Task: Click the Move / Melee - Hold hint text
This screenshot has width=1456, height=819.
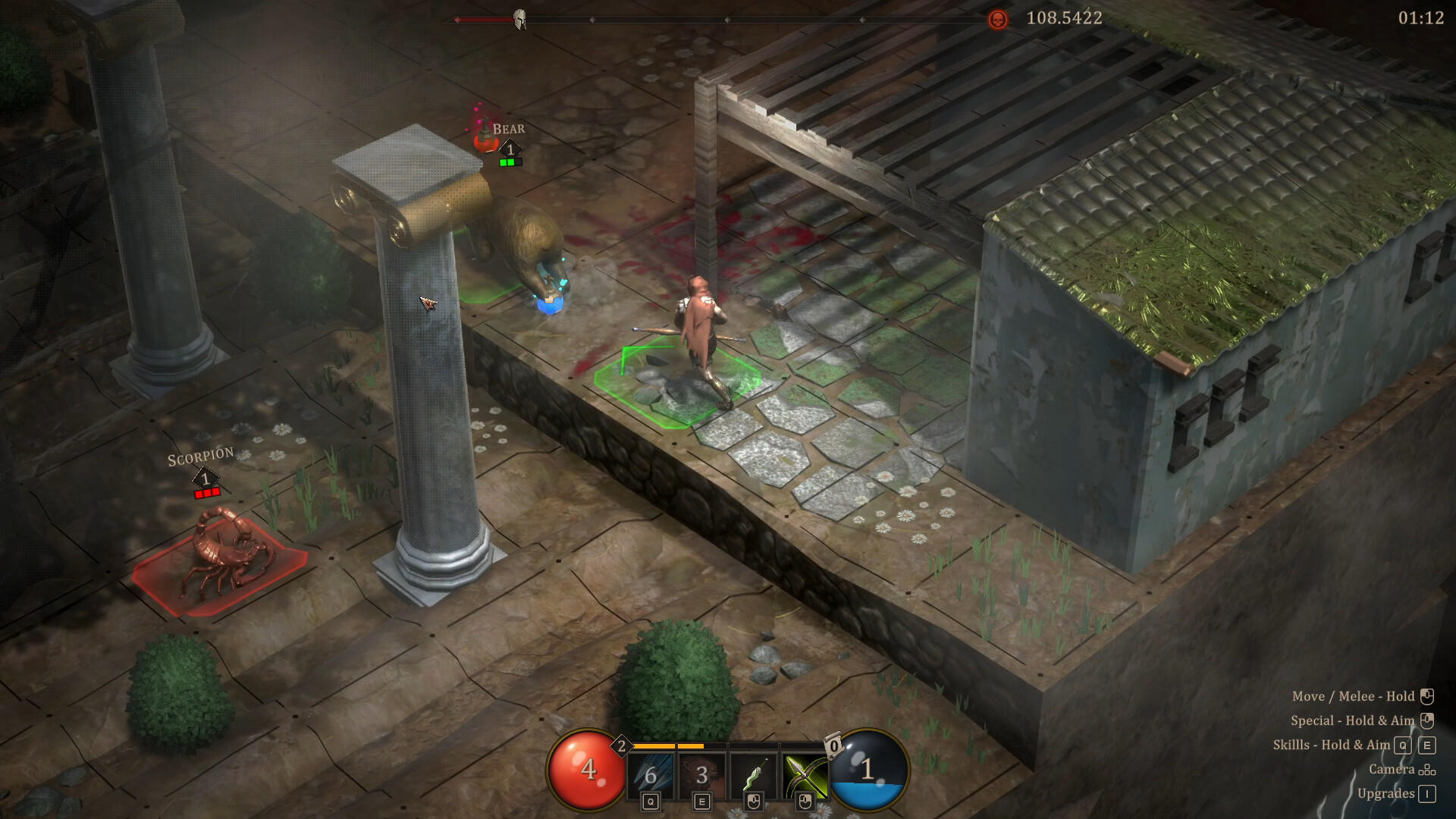Action: coord(1354,696)
